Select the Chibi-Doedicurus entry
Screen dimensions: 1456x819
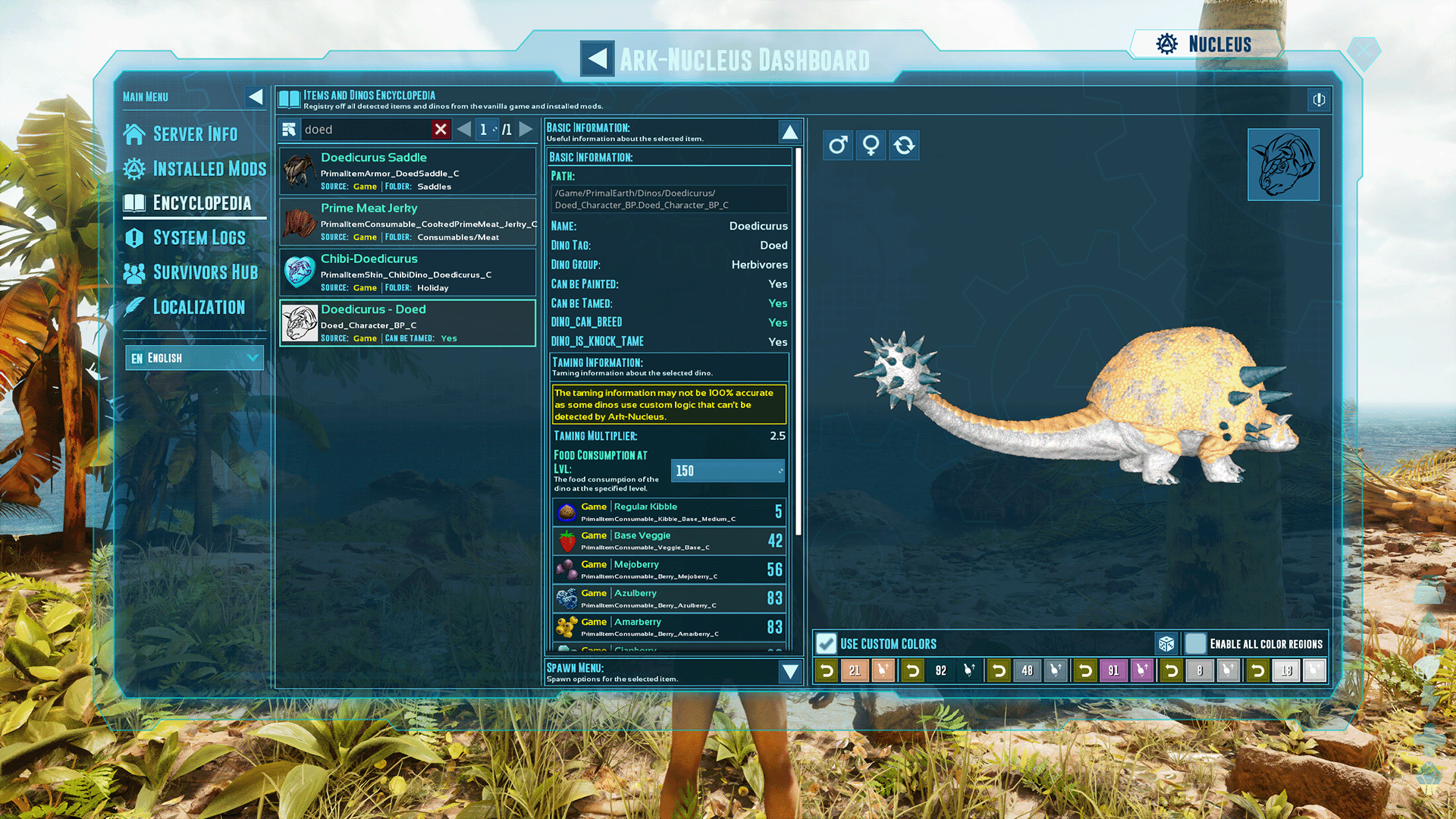[407, 273]
